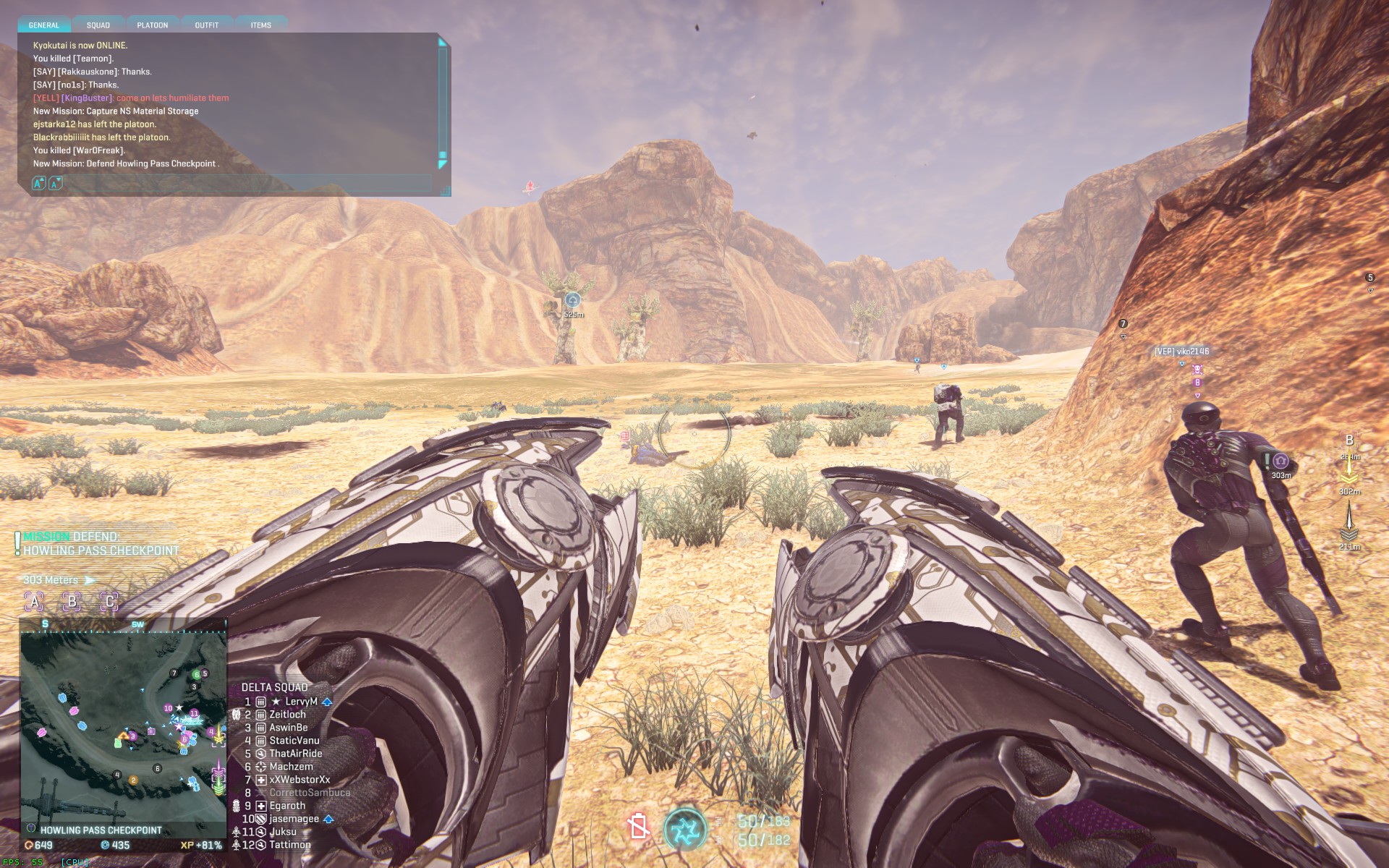Show the Items chat tab
The width and height of the screenshot is (1389, 868).
(x=261, y=25)
